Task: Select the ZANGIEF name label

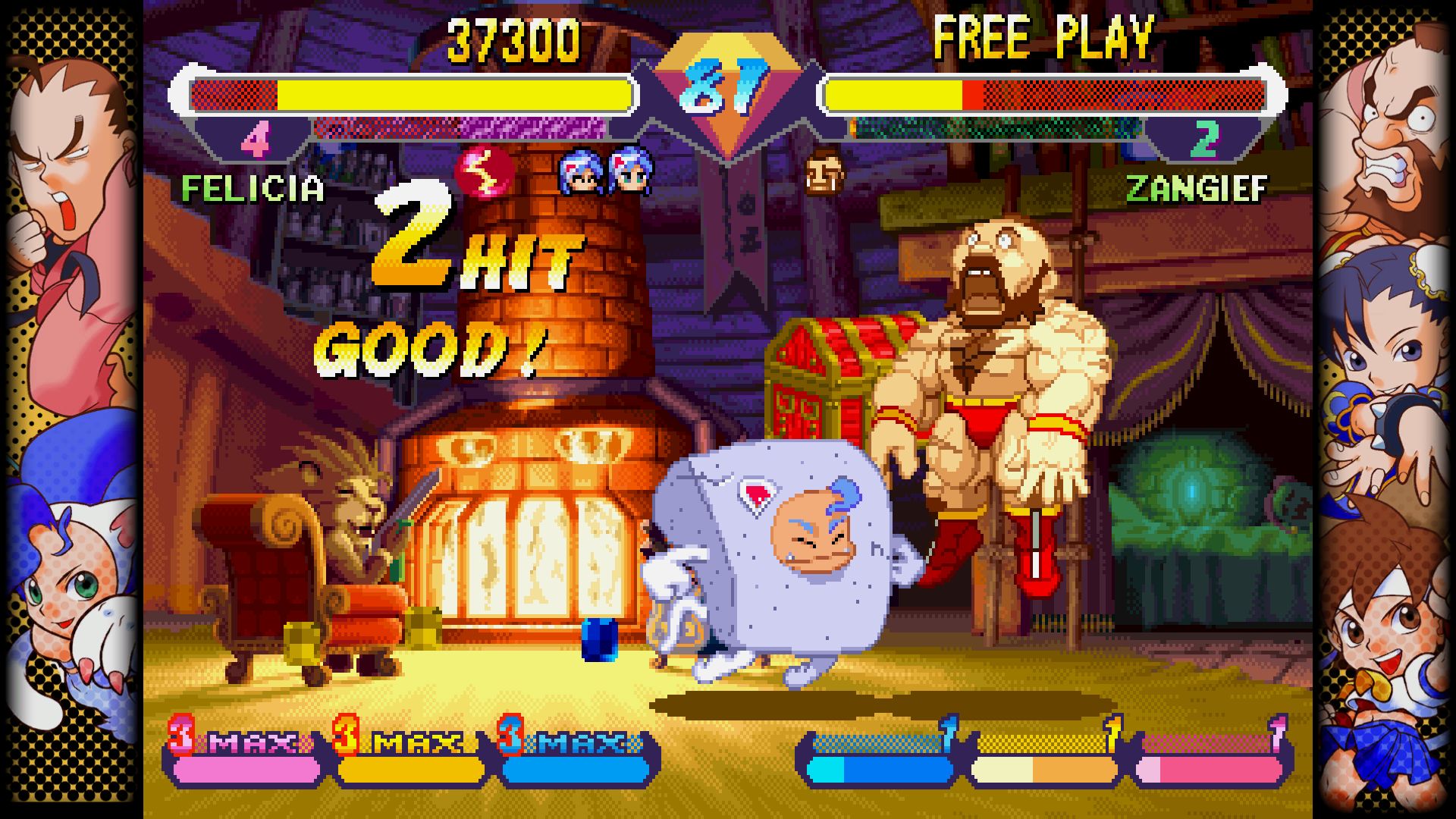Action: coord(1194,190)
